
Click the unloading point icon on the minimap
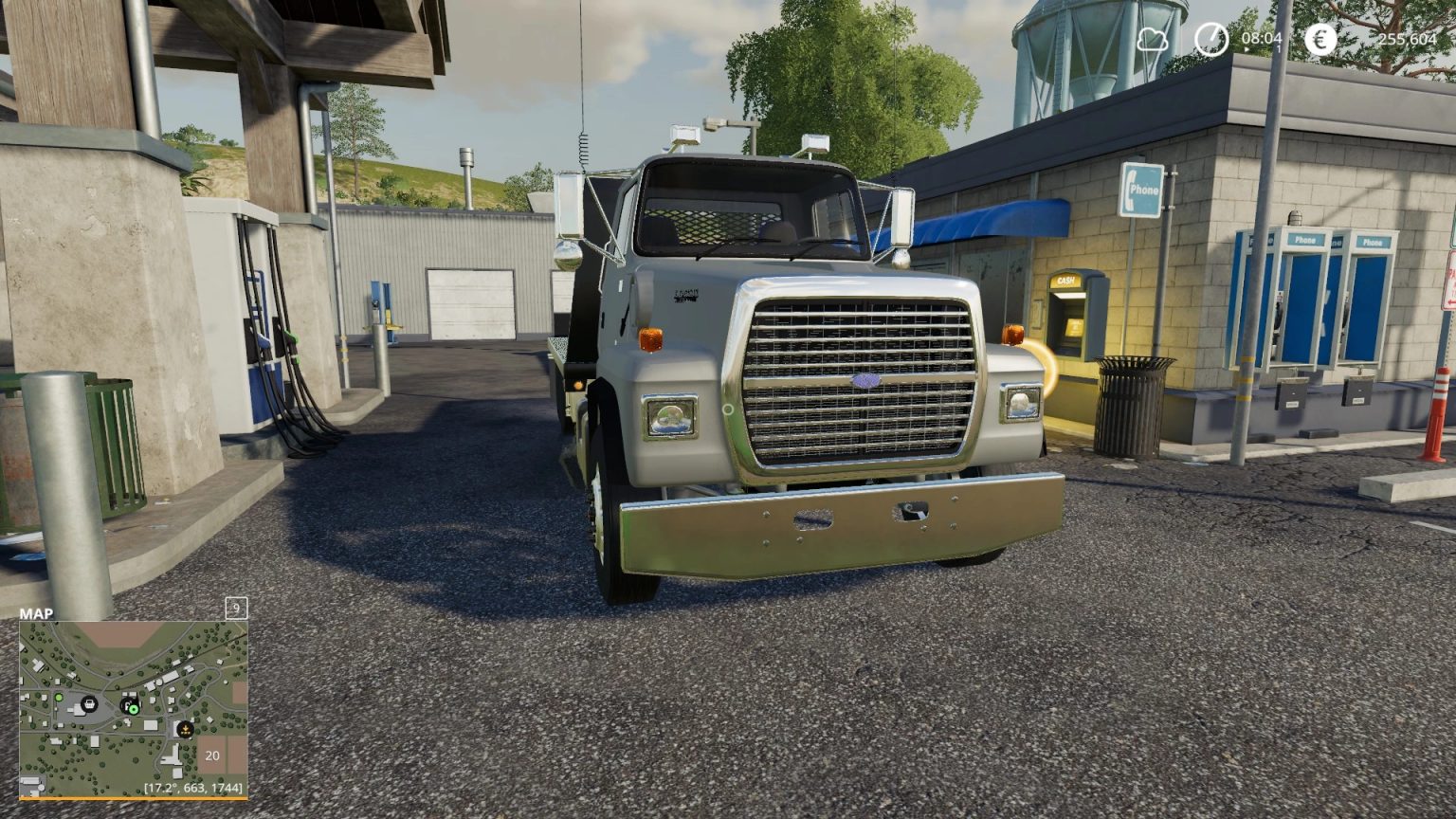click(x=186, y=729)
